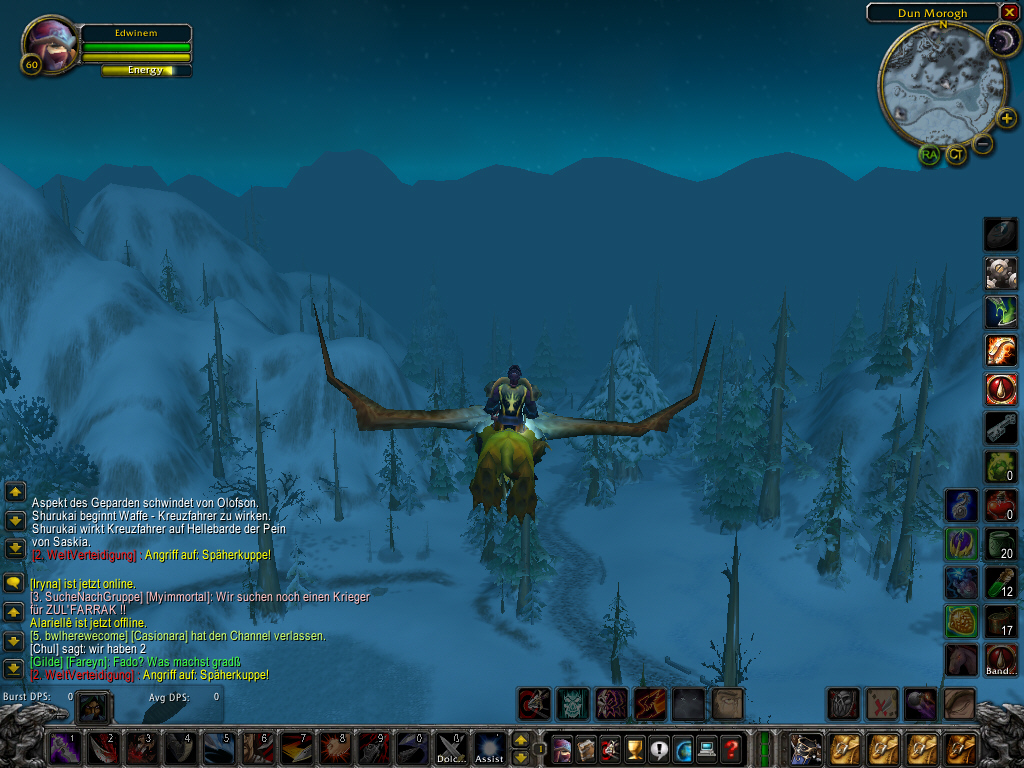Zoom in the minimap with plus button
The width and height of the screenshot is (1024, 768).
[x=1006, y=118]
